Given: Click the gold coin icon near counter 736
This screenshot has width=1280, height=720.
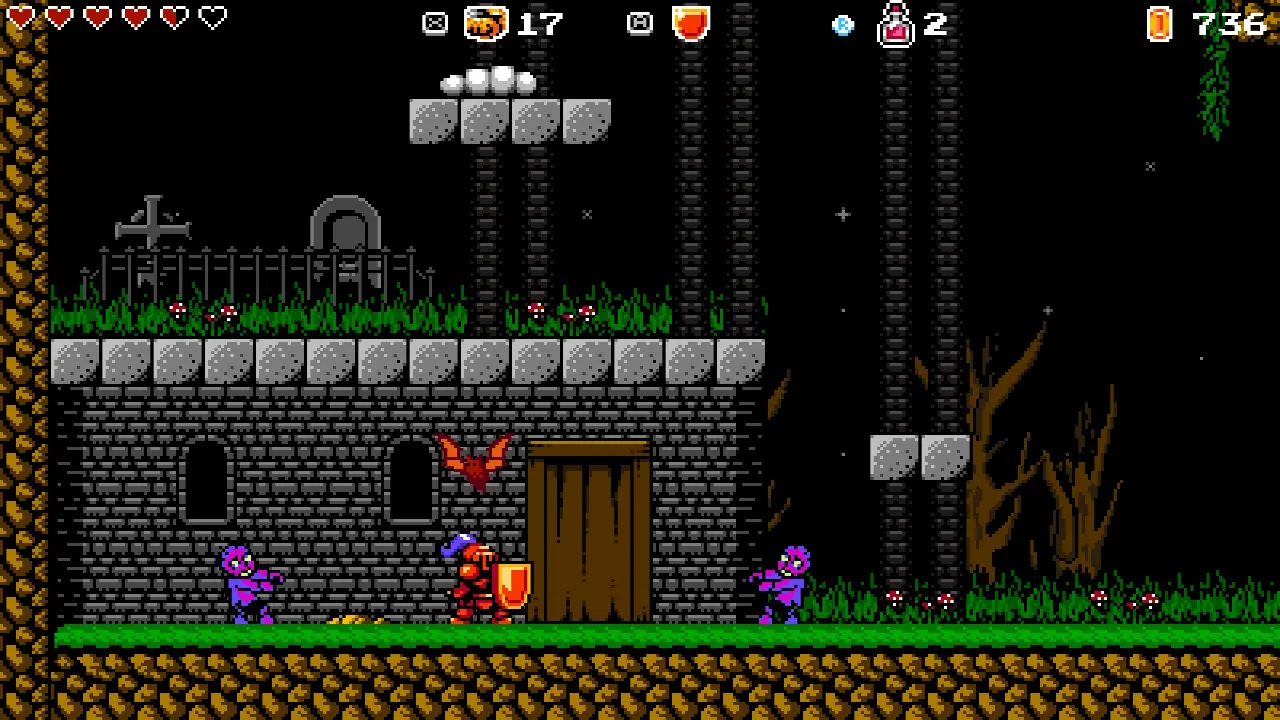Looking at the screenshot, I should (1158, 24).
